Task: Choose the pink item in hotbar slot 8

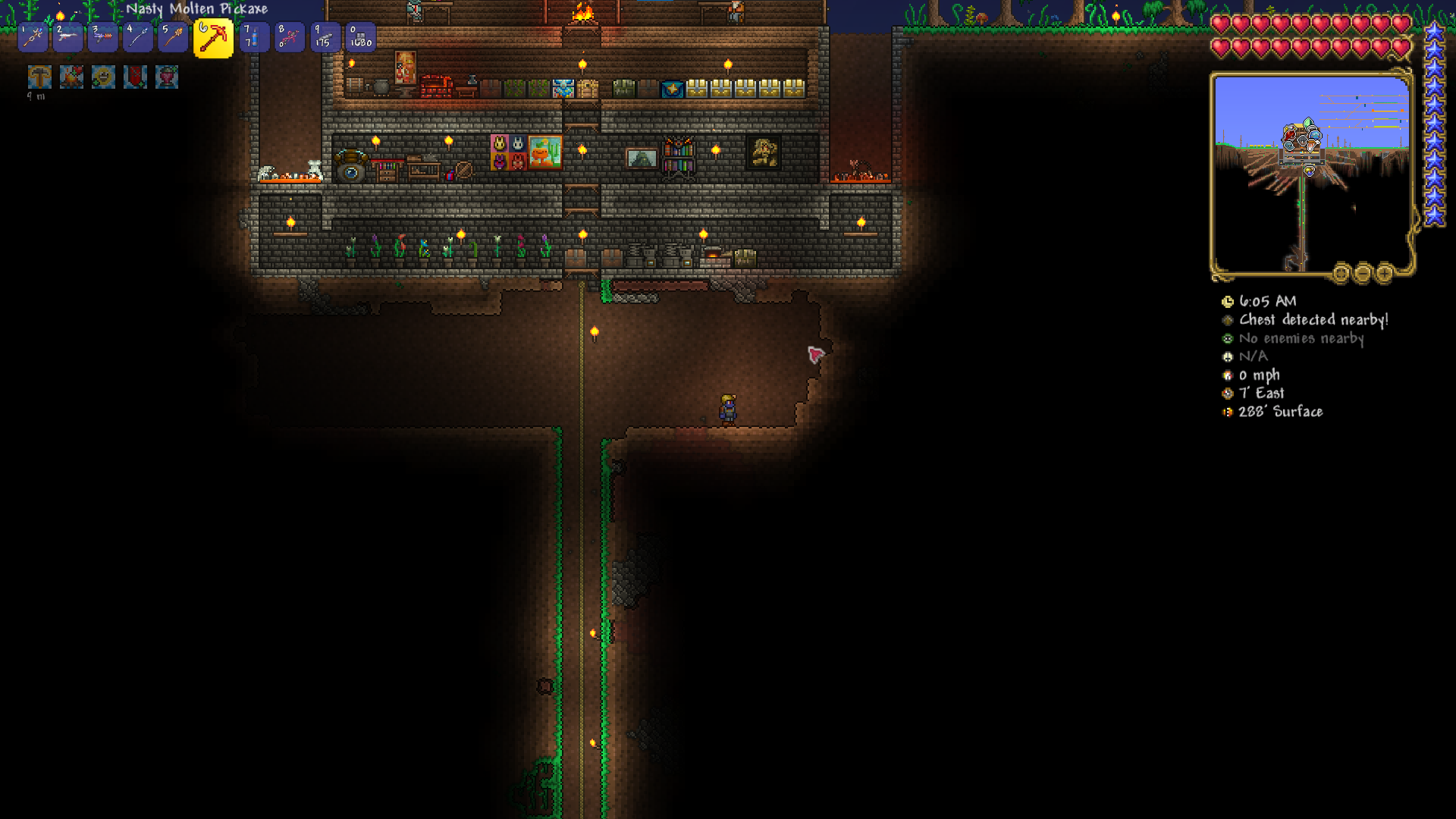Action: click(x=289, y=37)
